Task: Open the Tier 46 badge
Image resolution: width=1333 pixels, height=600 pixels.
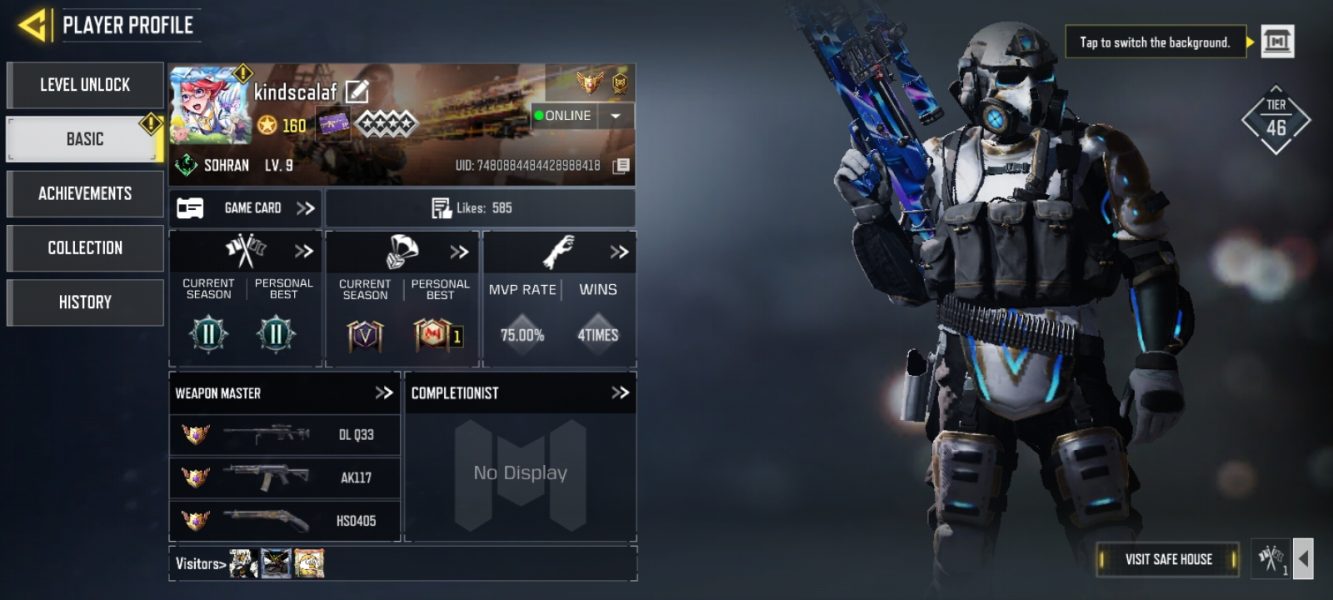Action: point(1276,120)
